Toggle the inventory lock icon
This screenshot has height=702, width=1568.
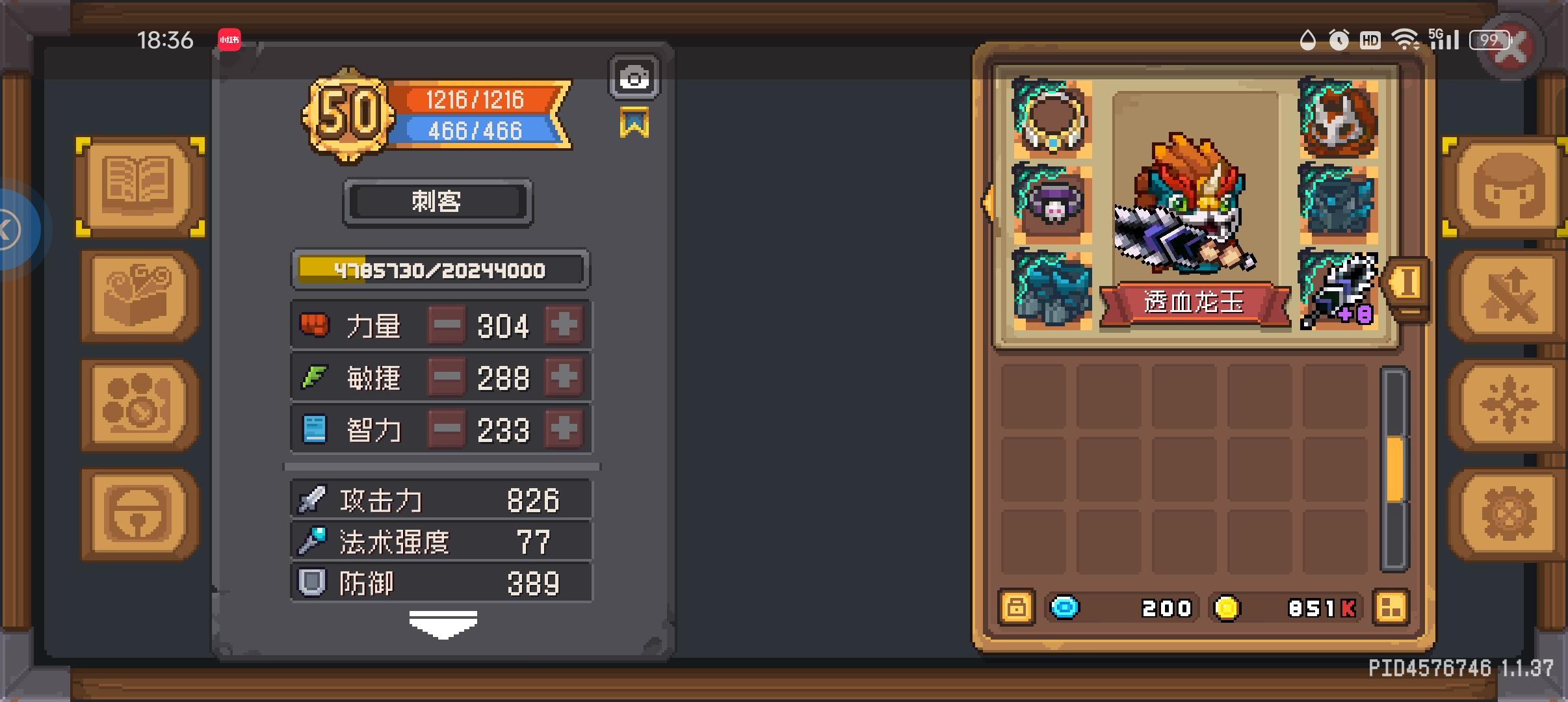point(1016,608)
